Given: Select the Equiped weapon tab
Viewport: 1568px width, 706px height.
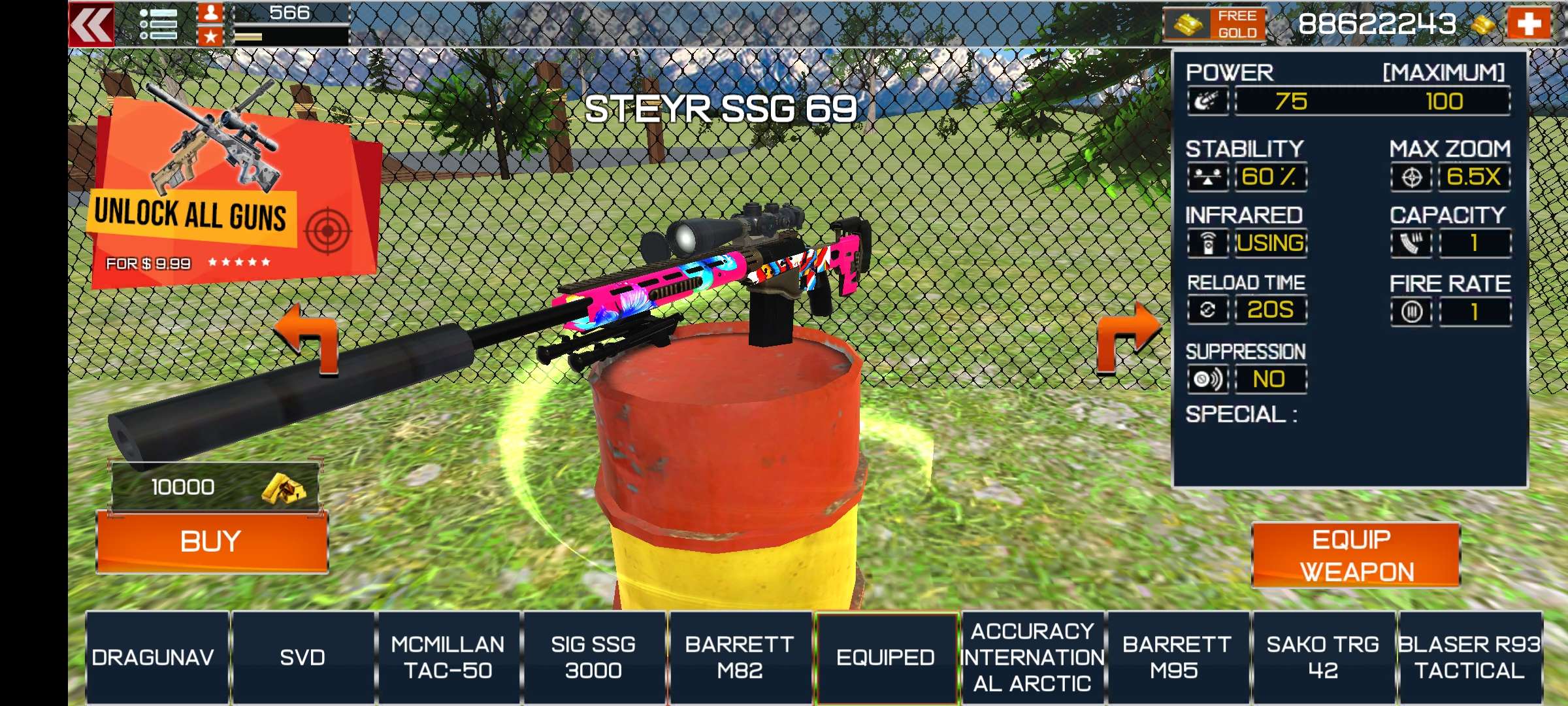Looking at the screenshot, I should pos(885,657).
